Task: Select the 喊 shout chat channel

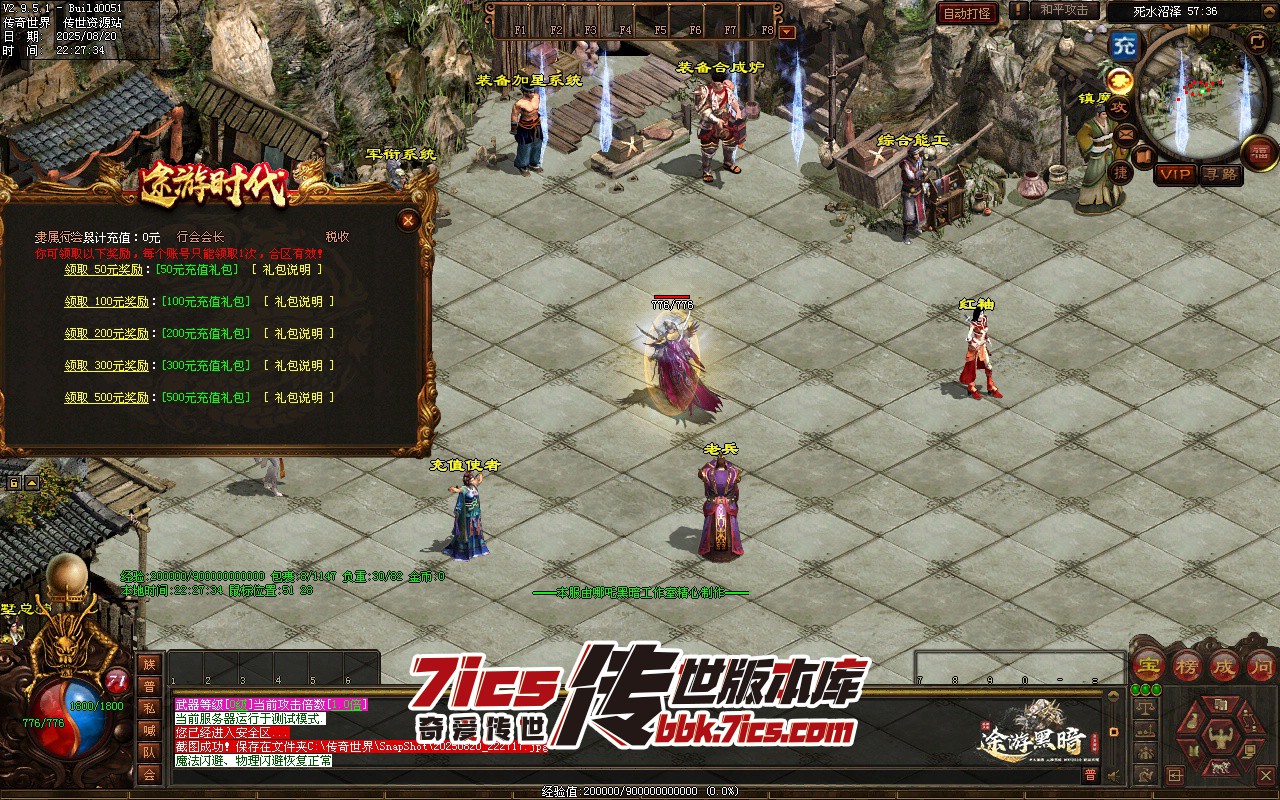Action: coord(149,730)
